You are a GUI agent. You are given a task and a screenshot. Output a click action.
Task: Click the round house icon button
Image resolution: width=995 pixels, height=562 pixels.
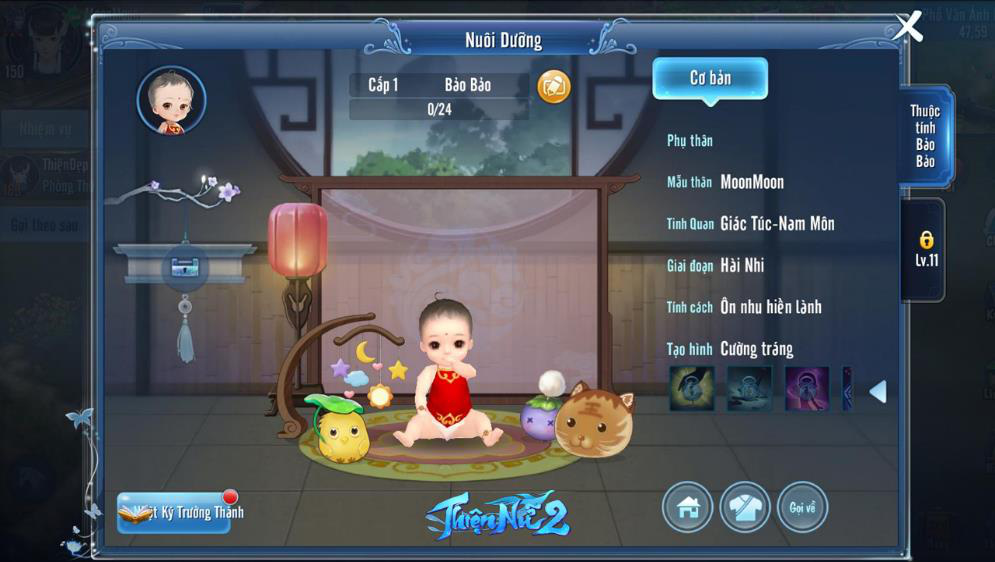click(688, 507)
